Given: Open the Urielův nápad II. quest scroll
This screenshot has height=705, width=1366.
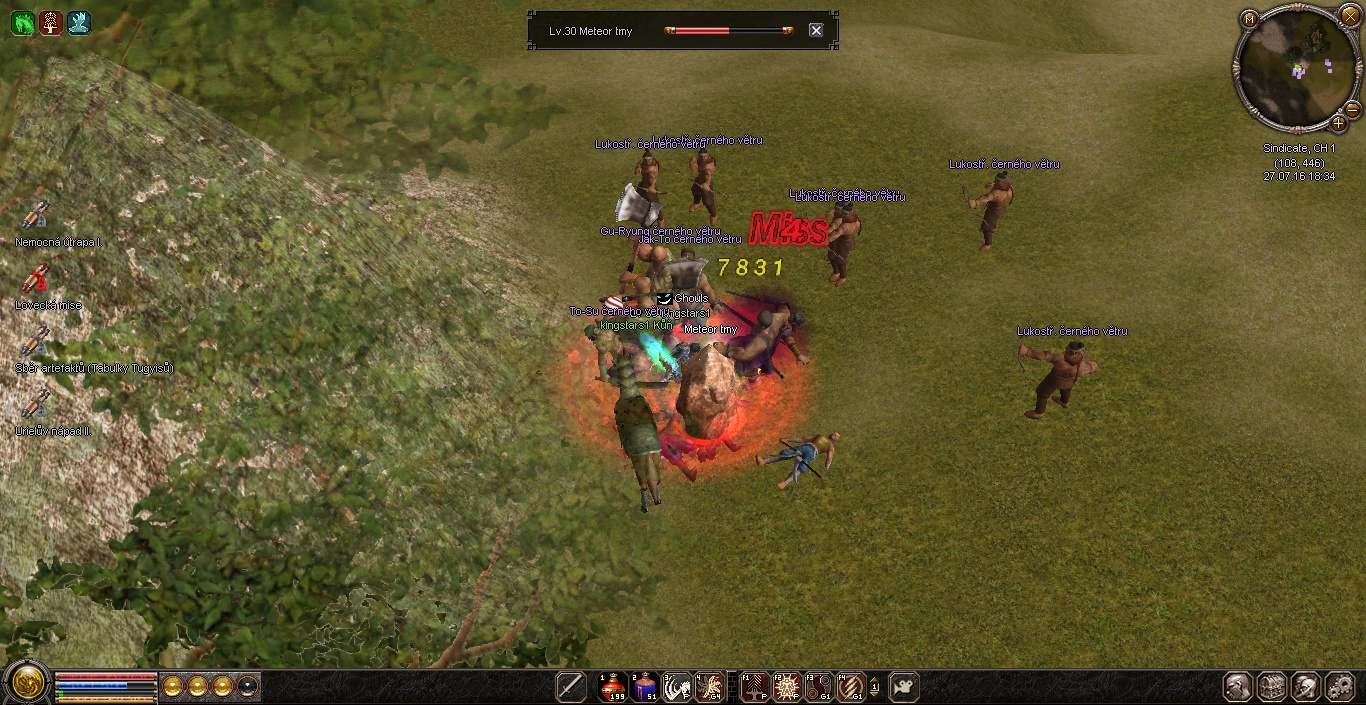Looking at the screenshot, I should (x=36, y=404).
